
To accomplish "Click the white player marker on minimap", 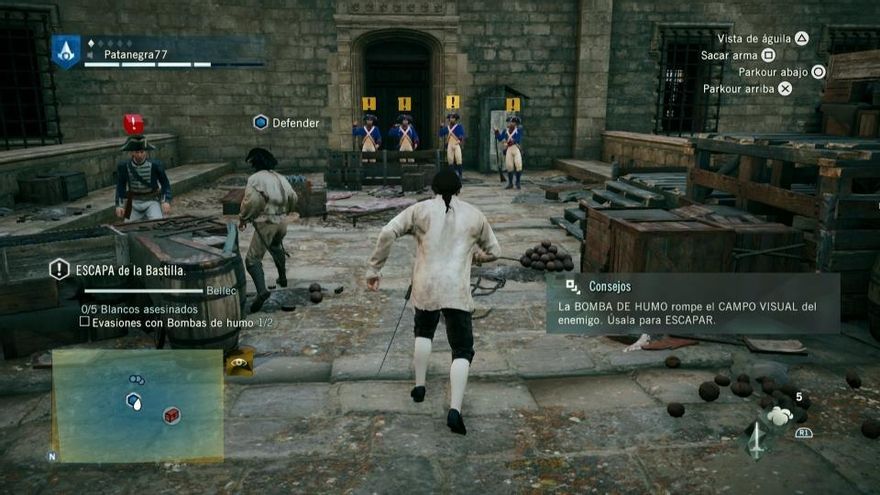I will click(134, 400).
